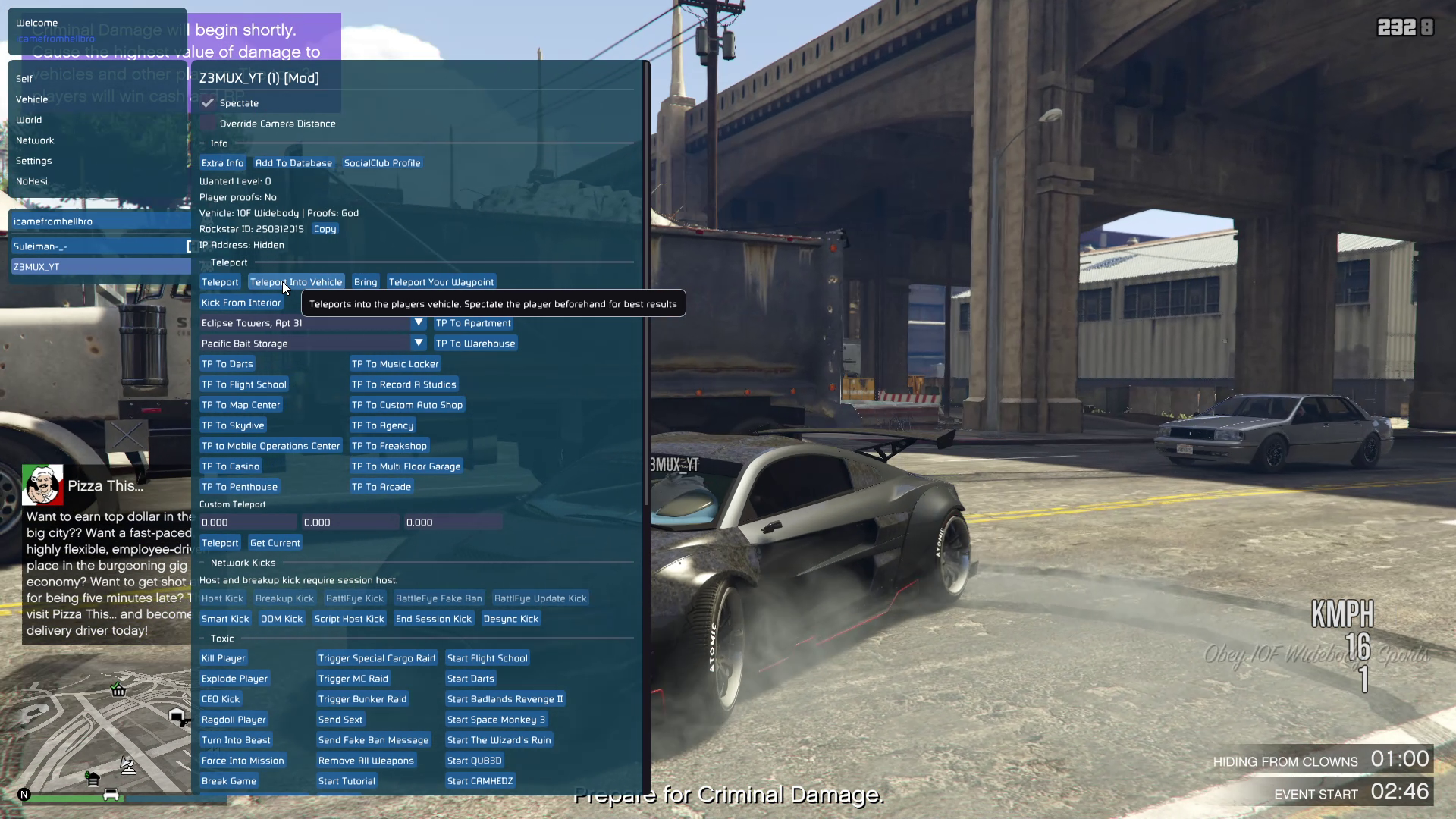Open the mod Settings section

pyautogui.click(x=34, y=161)
